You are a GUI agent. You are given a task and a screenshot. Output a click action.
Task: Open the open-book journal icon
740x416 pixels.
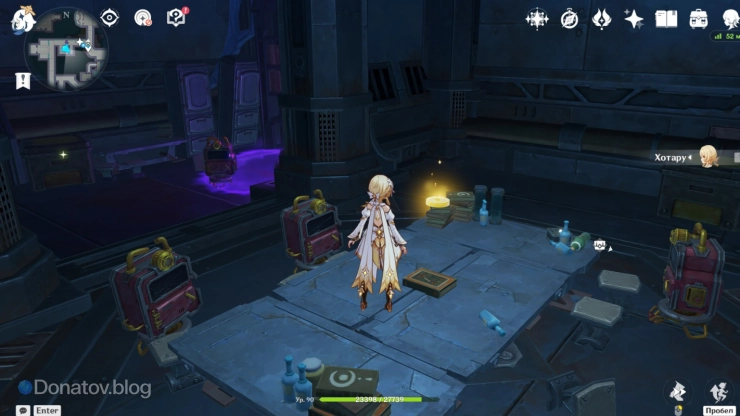coord(666,18)
